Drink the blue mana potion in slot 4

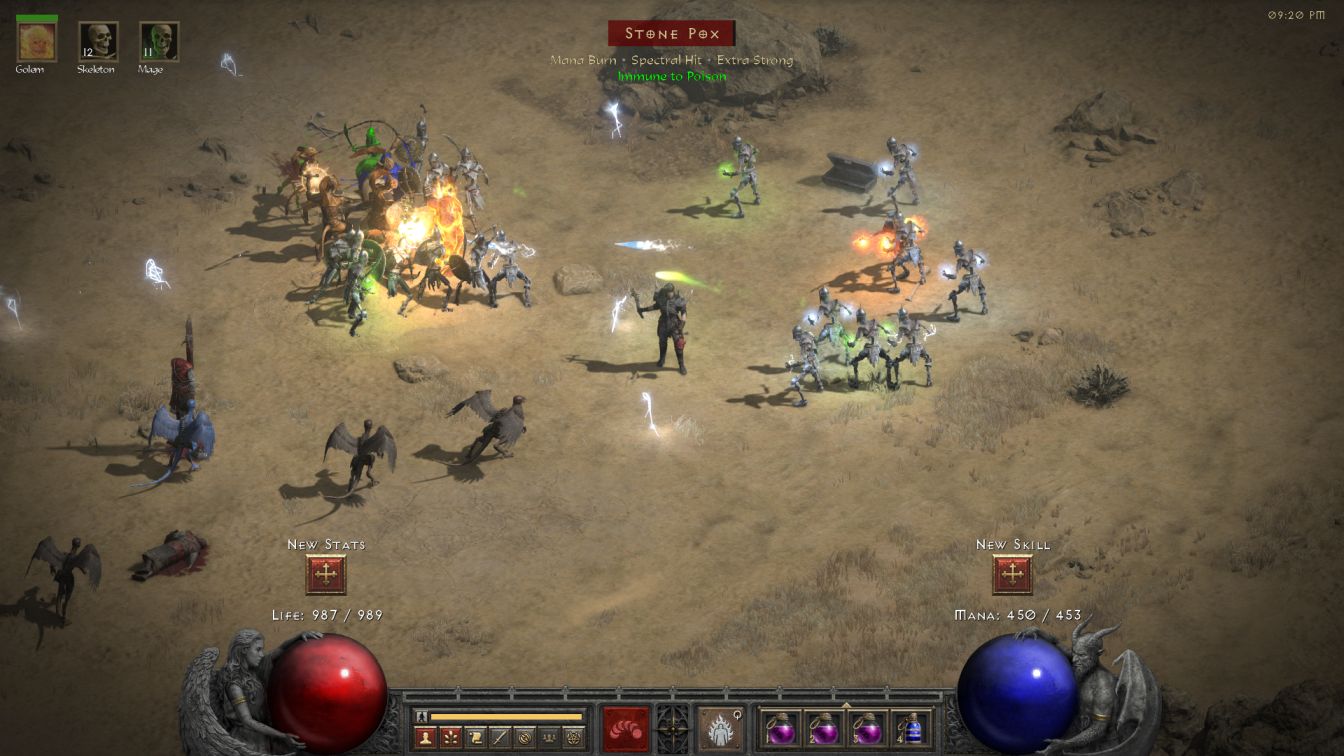pyautogui.click(x=911, y=728)
